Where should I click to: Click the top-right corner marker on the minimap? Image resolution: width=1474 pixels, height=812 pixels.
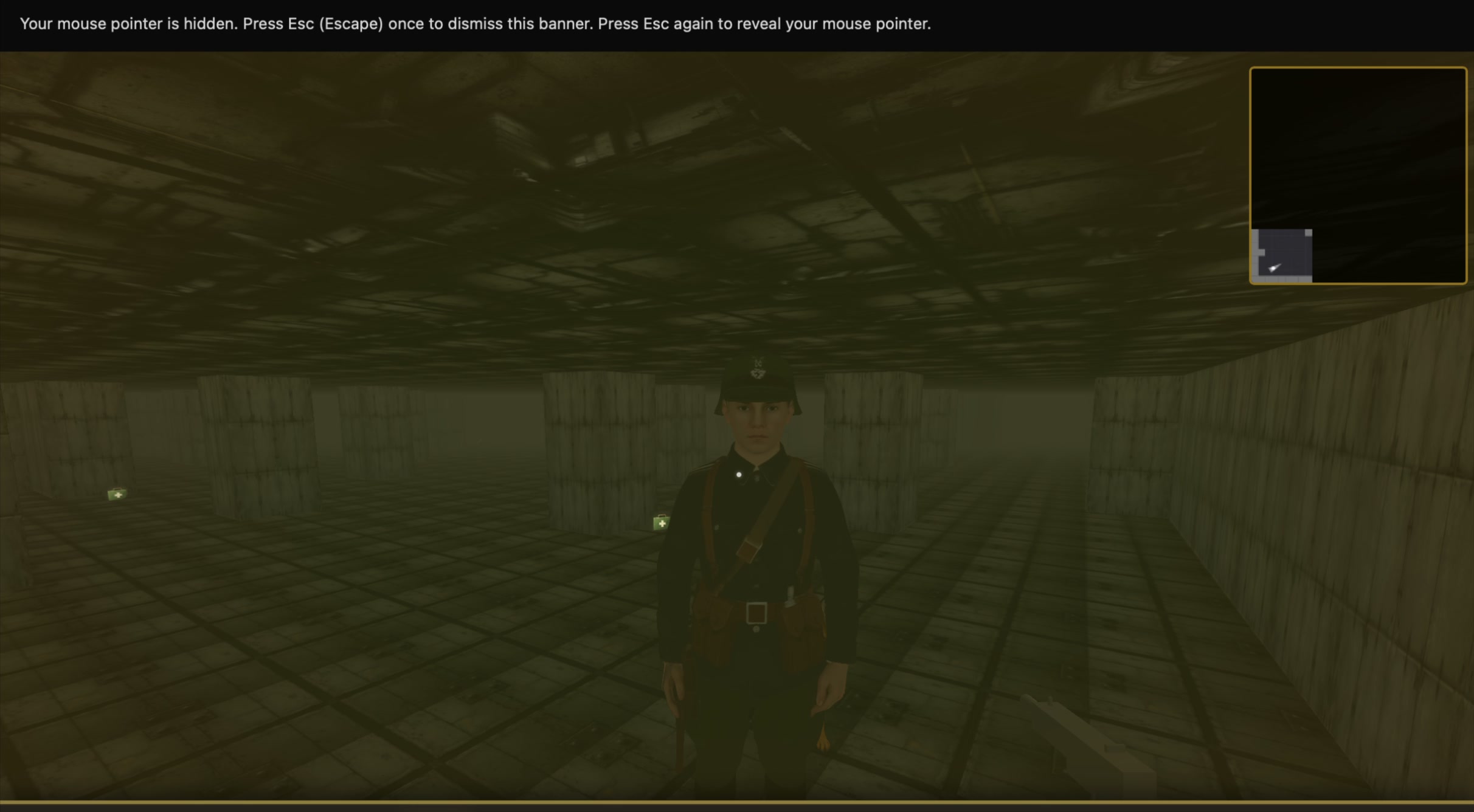[1462, 71]
